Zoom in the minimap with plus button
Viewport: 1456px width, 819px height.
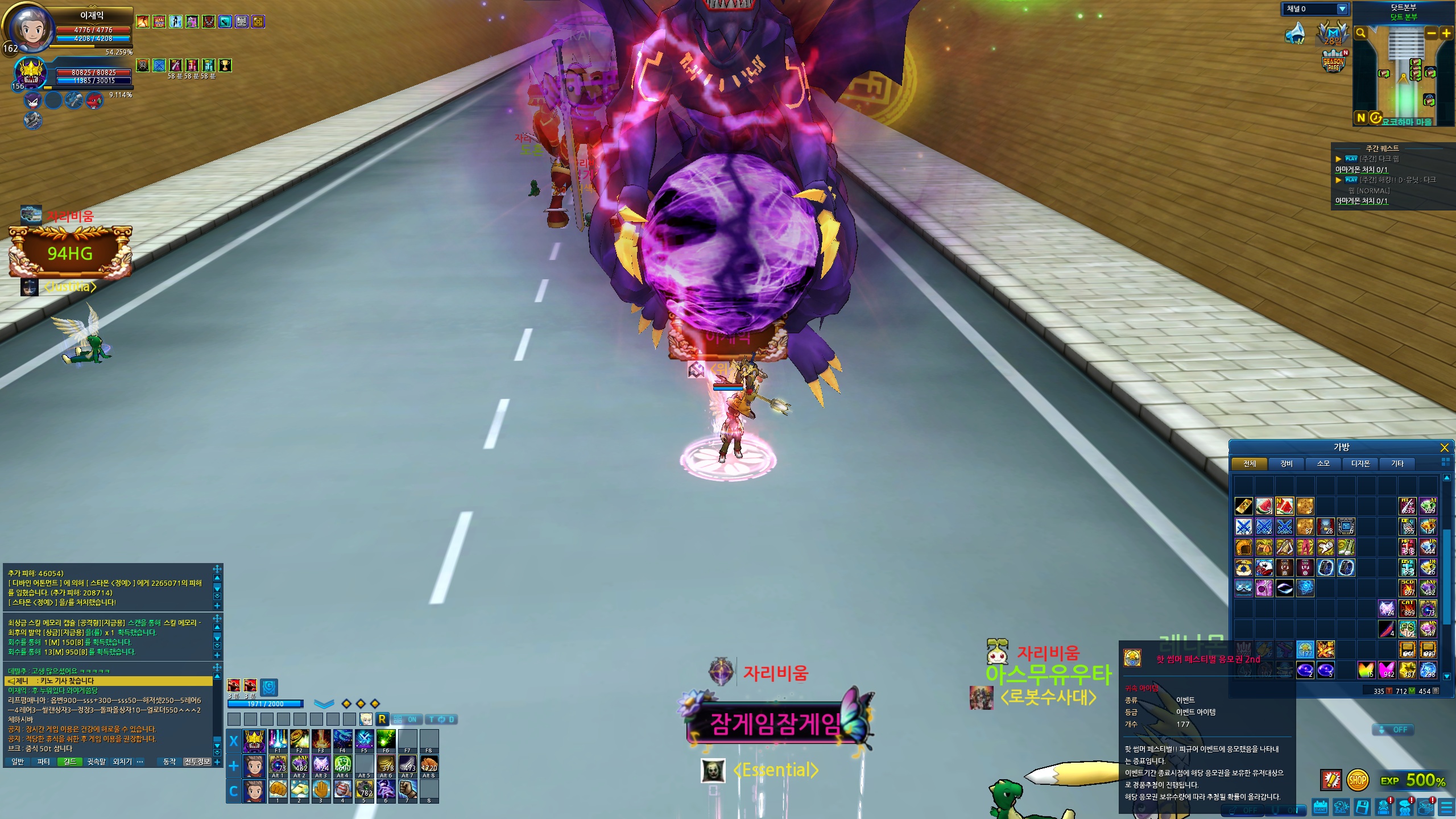1446,33
